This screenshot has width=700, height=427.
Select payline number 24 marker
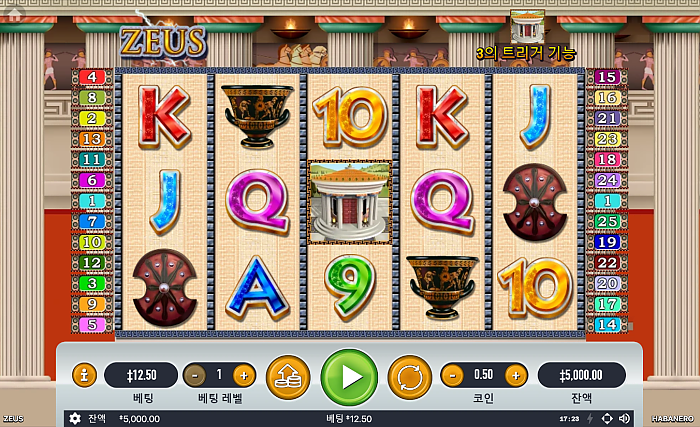click(607, 180)
